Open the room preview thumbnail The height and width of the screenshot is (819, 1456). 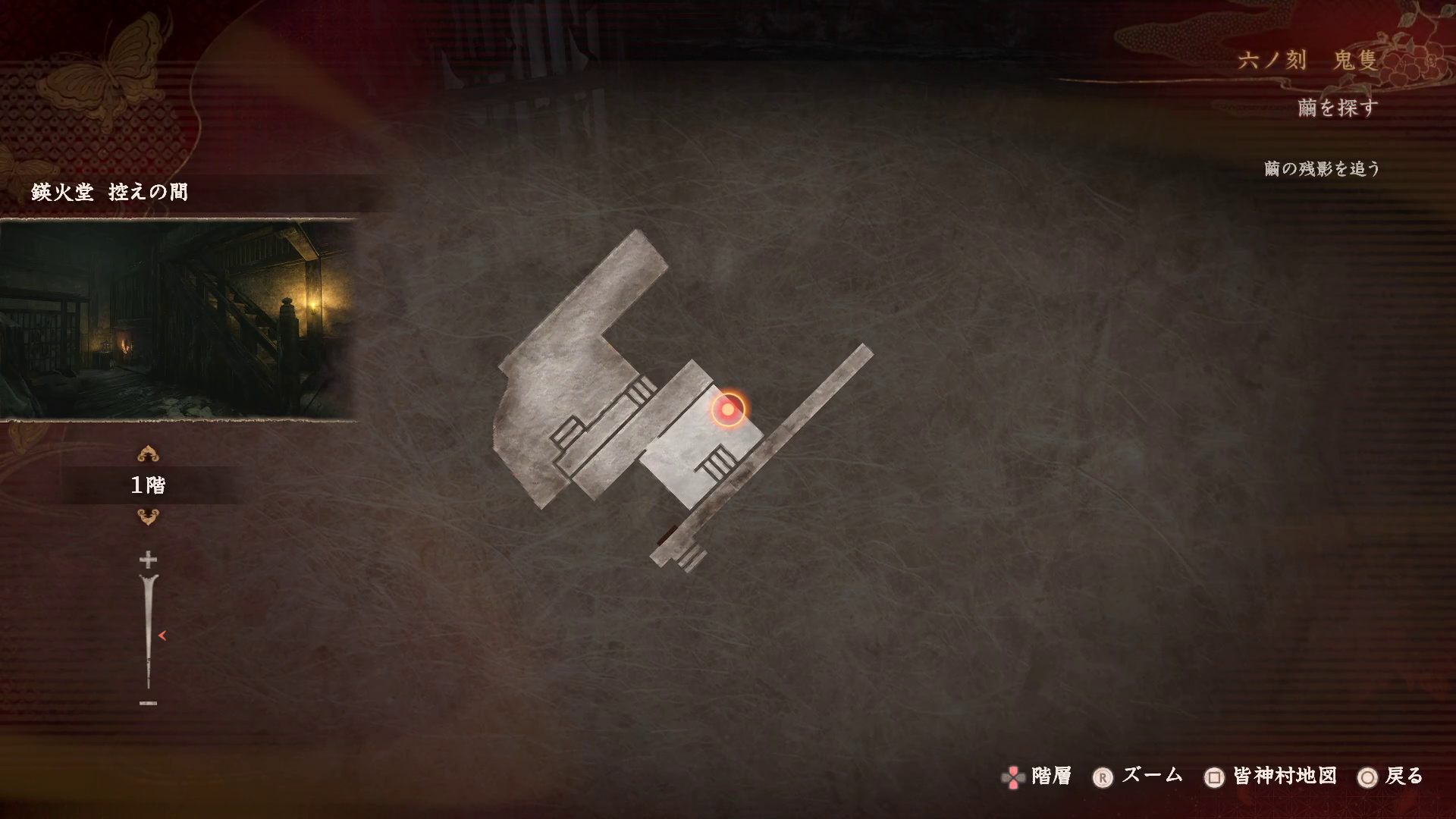point(178,319)
